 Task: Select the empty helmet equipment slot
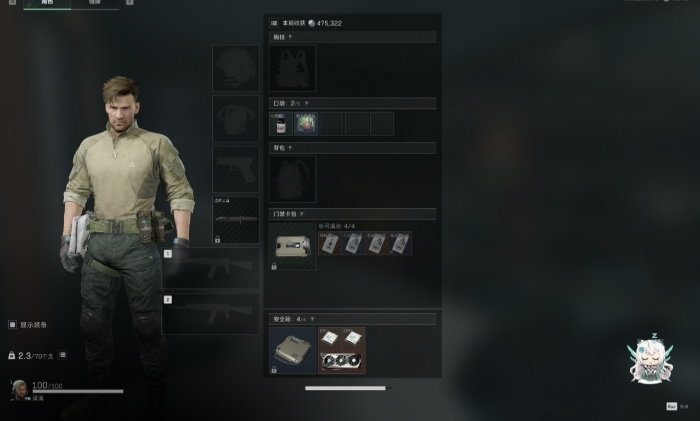(236, 68)
